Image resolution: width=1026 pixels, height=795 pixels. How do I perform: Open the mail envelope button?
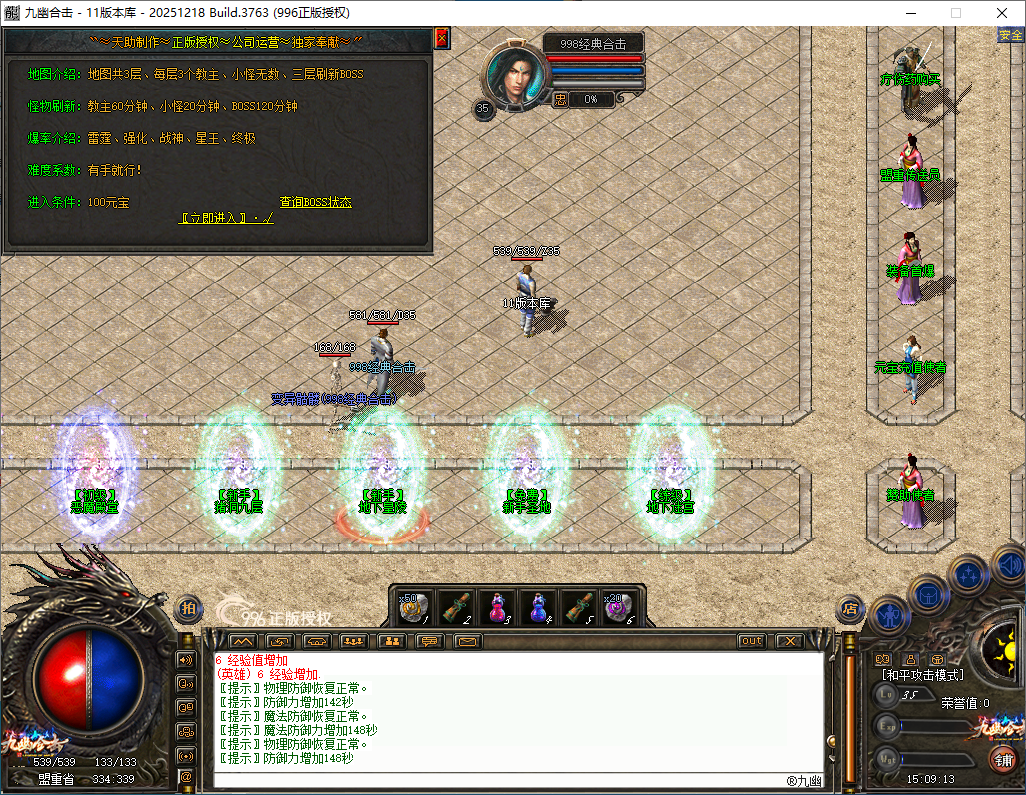point(467,641)
